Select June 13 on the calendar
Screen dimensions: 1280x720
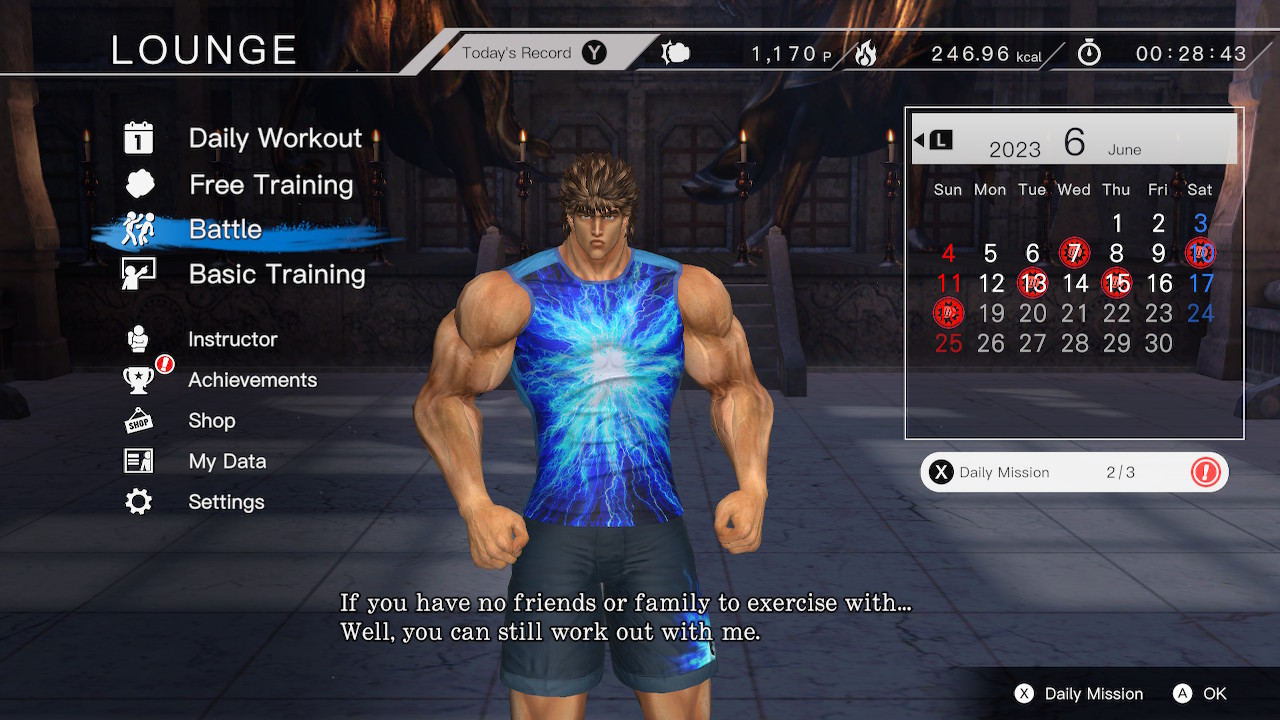coord(1032,283)
